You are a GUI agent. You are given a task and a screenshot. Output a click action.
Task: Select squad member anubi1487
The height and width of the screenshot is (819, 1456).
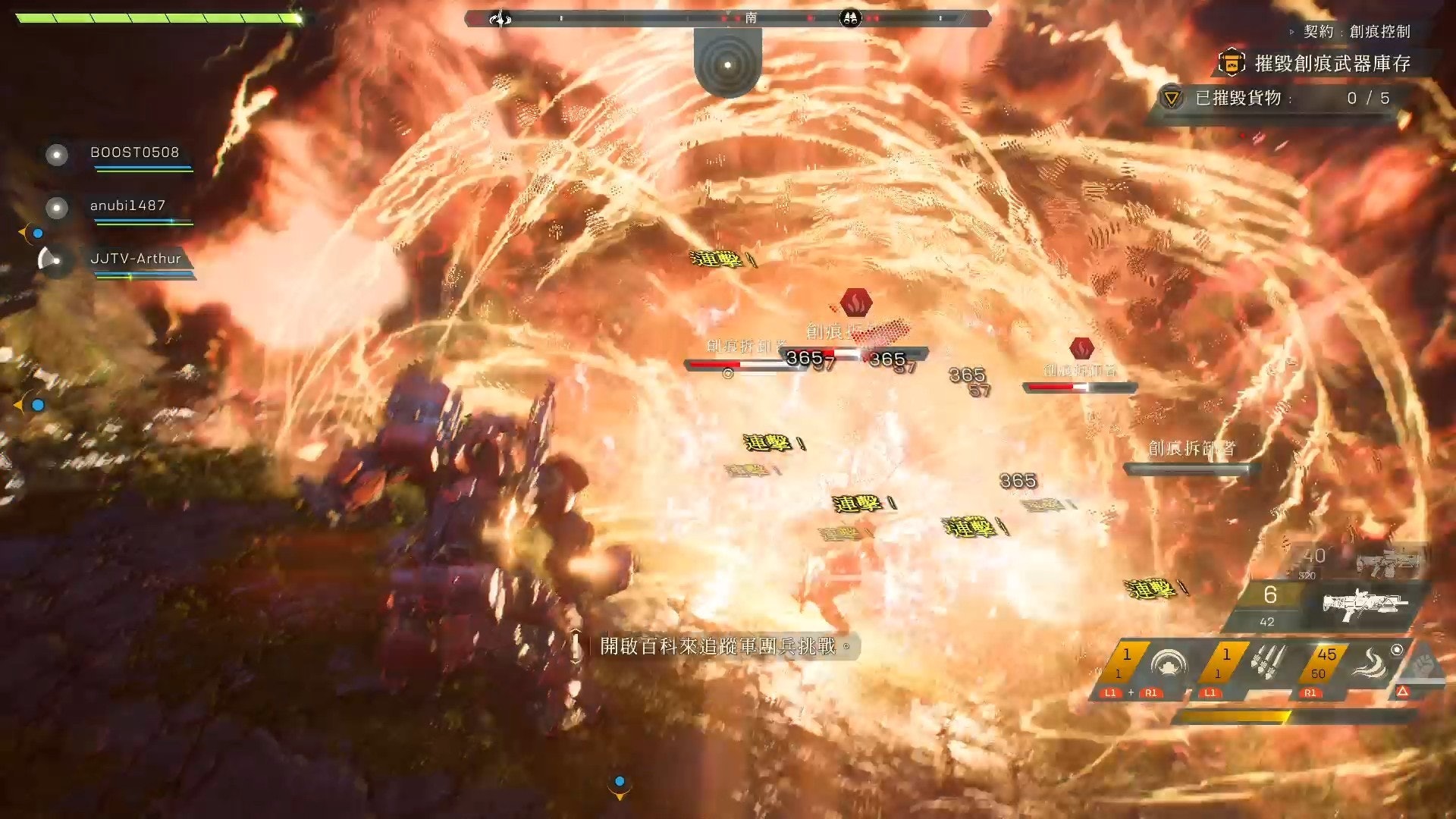pyautogui.click(x=127, y=206)
